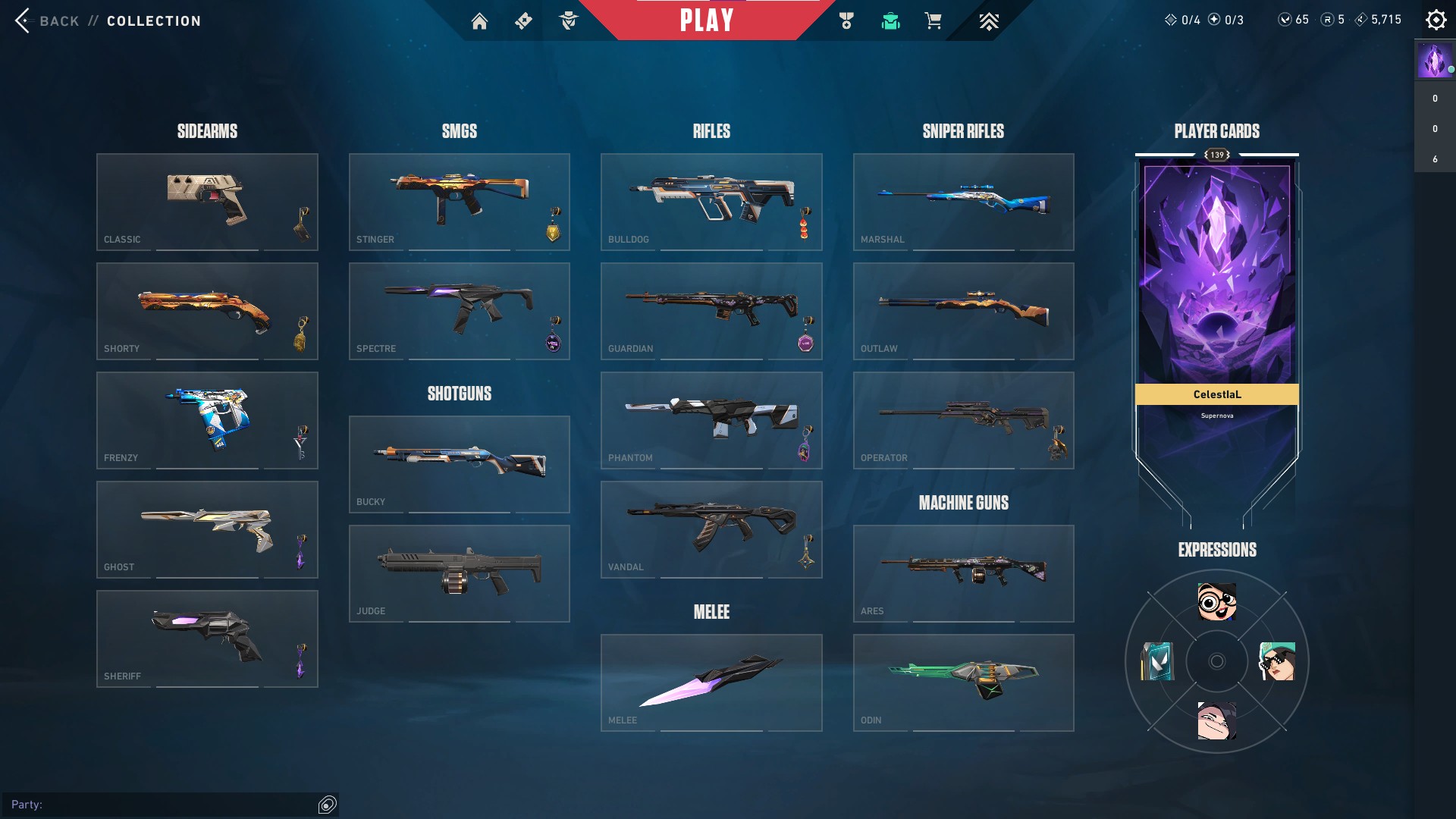Open the Phantom rifle slot
This screenshot has height=819, width=1456.
click(x=711, y=420)
